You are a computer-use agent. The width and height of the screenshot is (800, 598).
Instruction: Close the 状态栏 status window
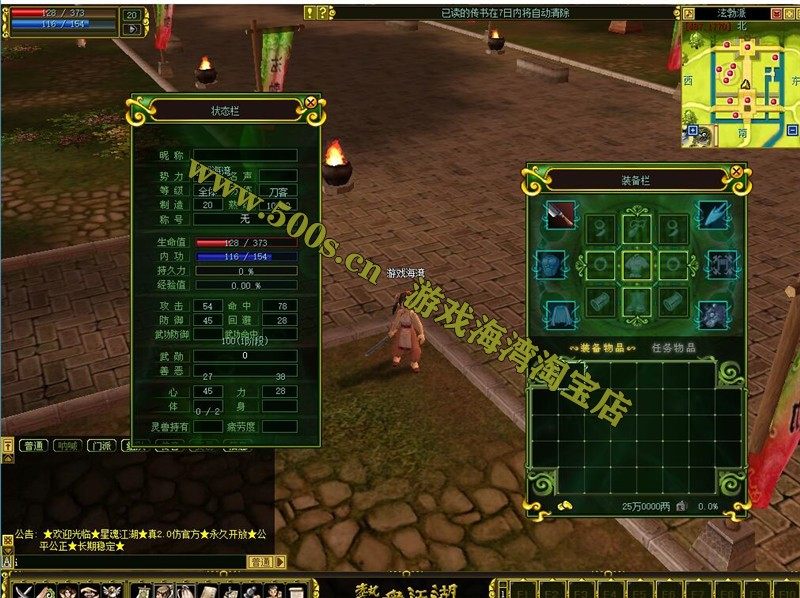pos(310,102)
